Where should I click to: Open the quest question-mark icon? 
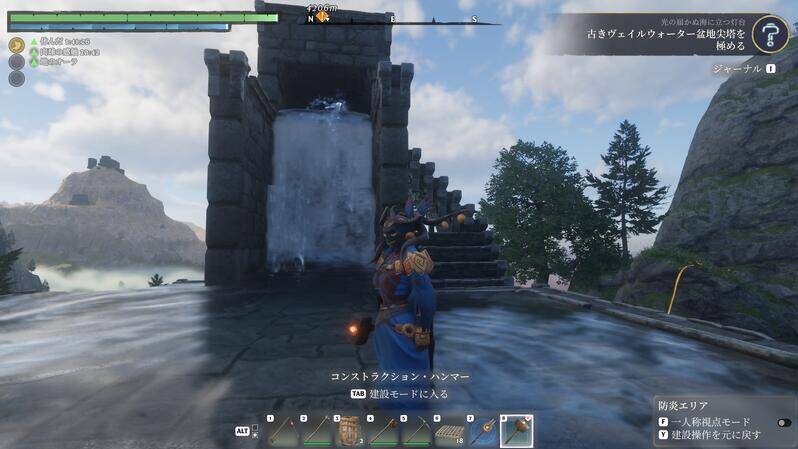pyautogui.click(x=769, y=34)
